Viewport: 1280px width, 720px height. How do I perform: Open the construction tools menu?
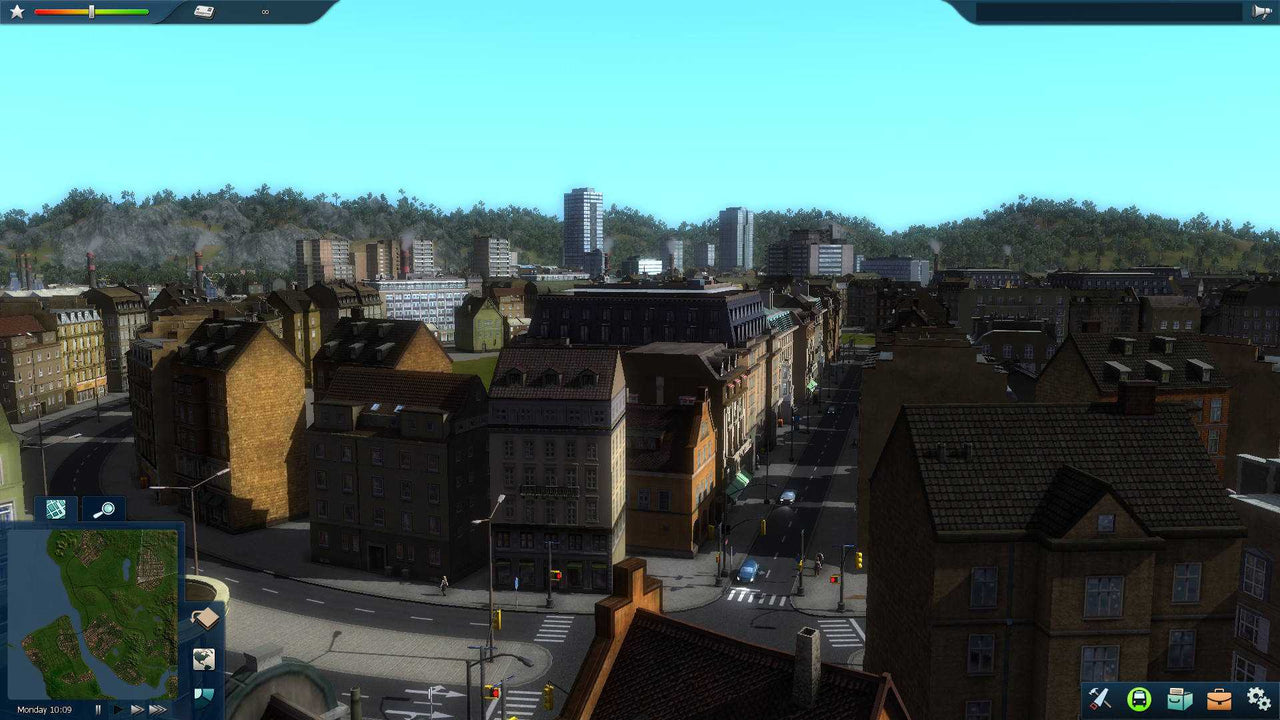click(1100, 699)
